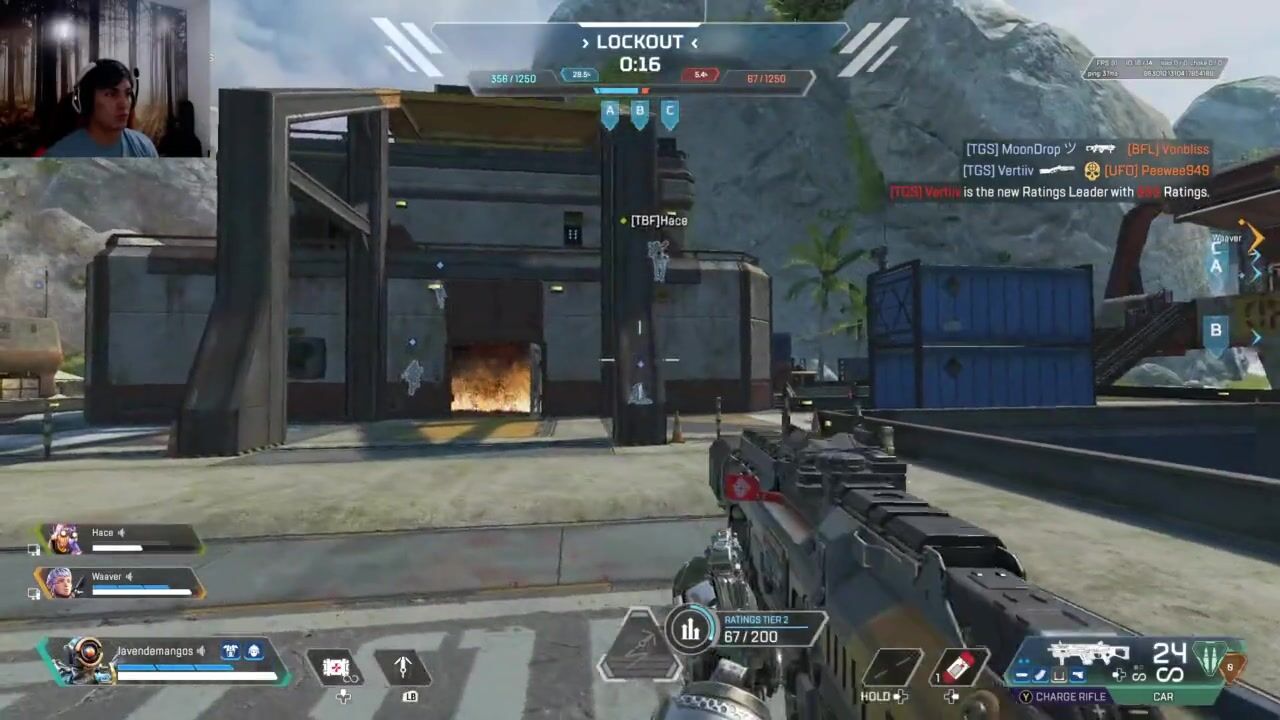Click the FPS and ping performance overlay
This screenshot has height=720, width=1280.
(x=1156, y=68)
